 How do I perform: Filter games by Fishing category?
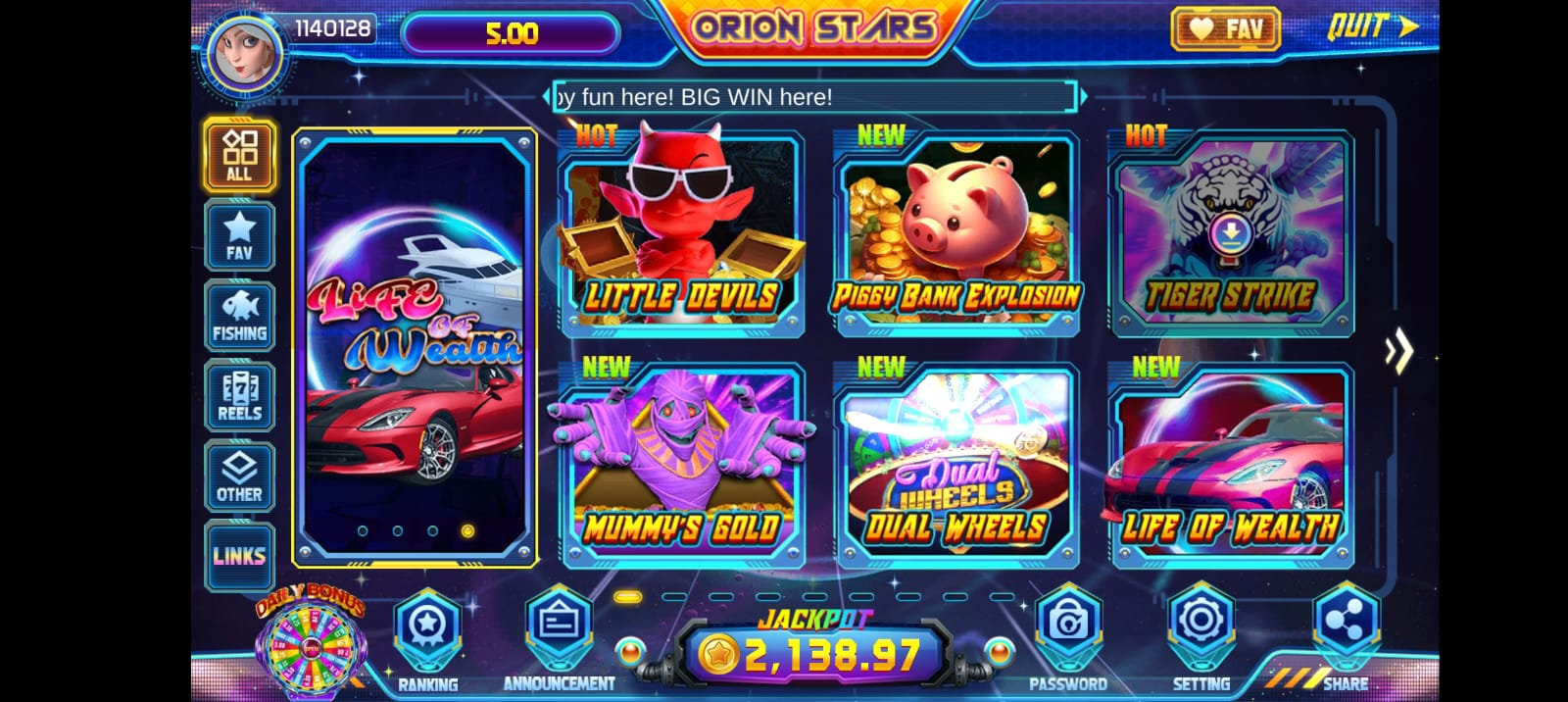[x=239, y=317]
